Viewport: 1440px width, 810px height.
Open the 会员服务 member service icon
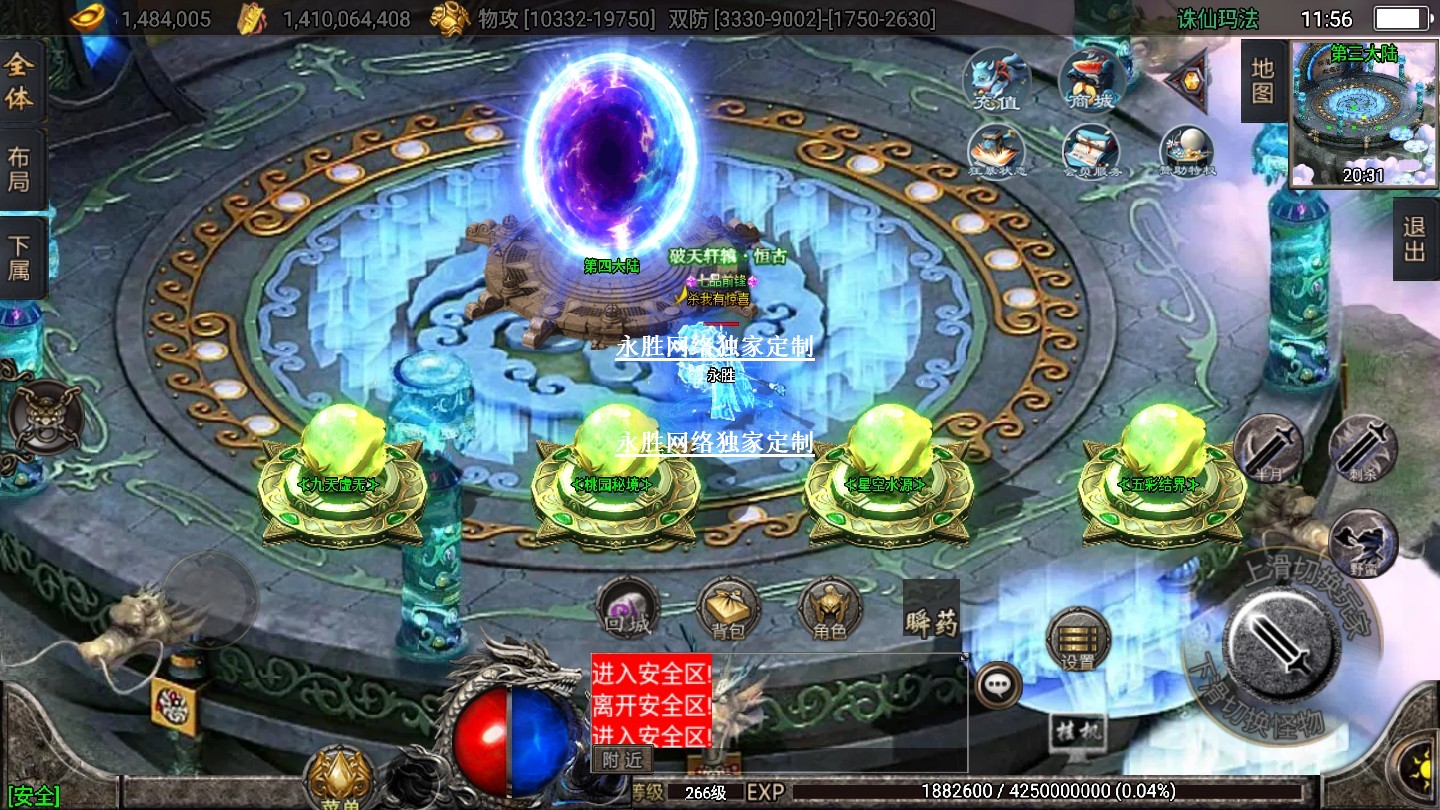click(1090, 152)
